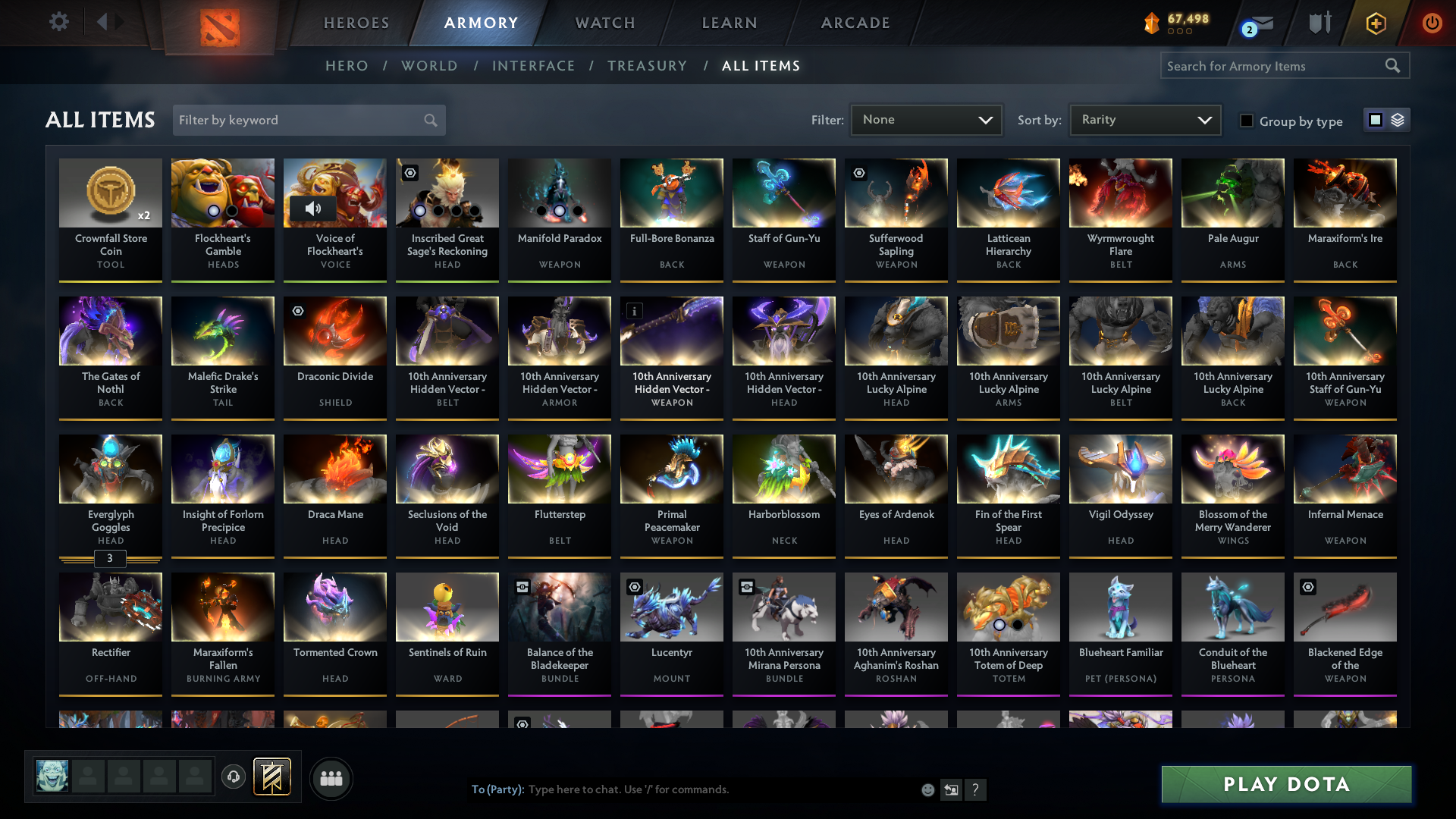Toggle the eye preview on Sufferwood Sapling
Screen dimensions: 1456x819
pyautogui.click(x=858, y=173)
